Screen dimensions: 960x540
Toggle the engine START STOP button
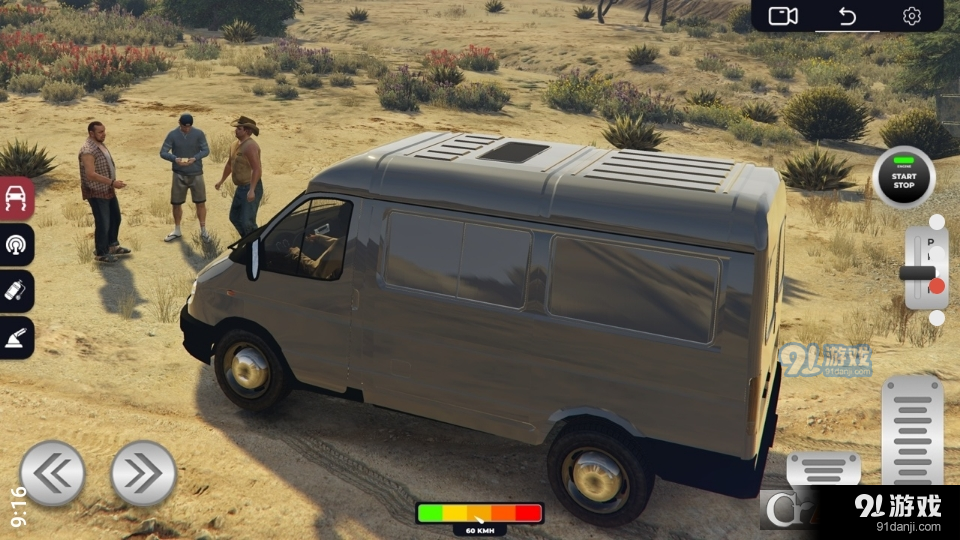904,178
